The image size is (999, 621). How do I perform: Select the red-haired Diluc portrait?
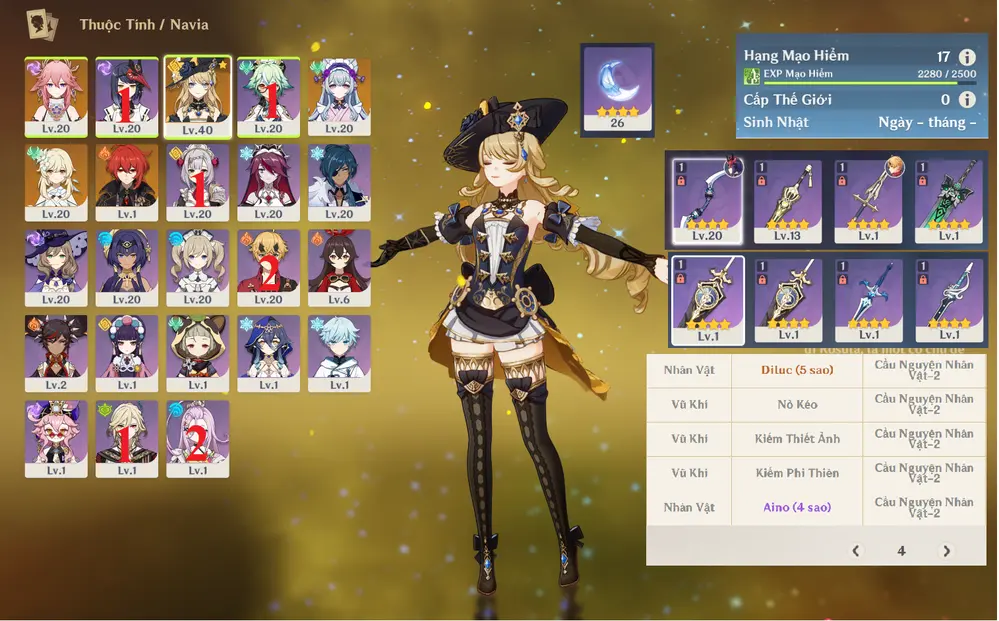(x=127, y=181)
